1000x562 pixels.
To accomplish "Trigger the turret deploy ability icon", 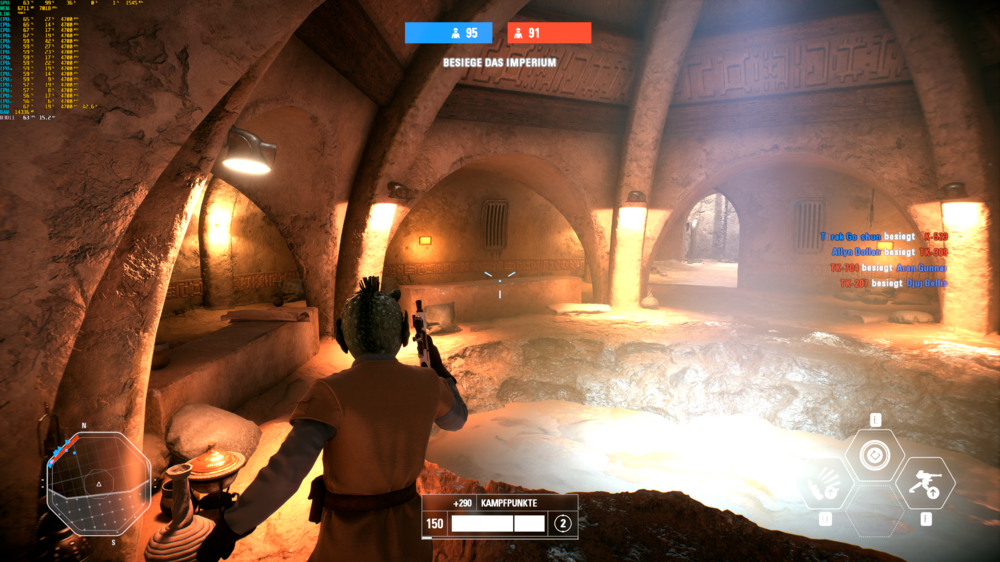I will click(x=924, y=483).
